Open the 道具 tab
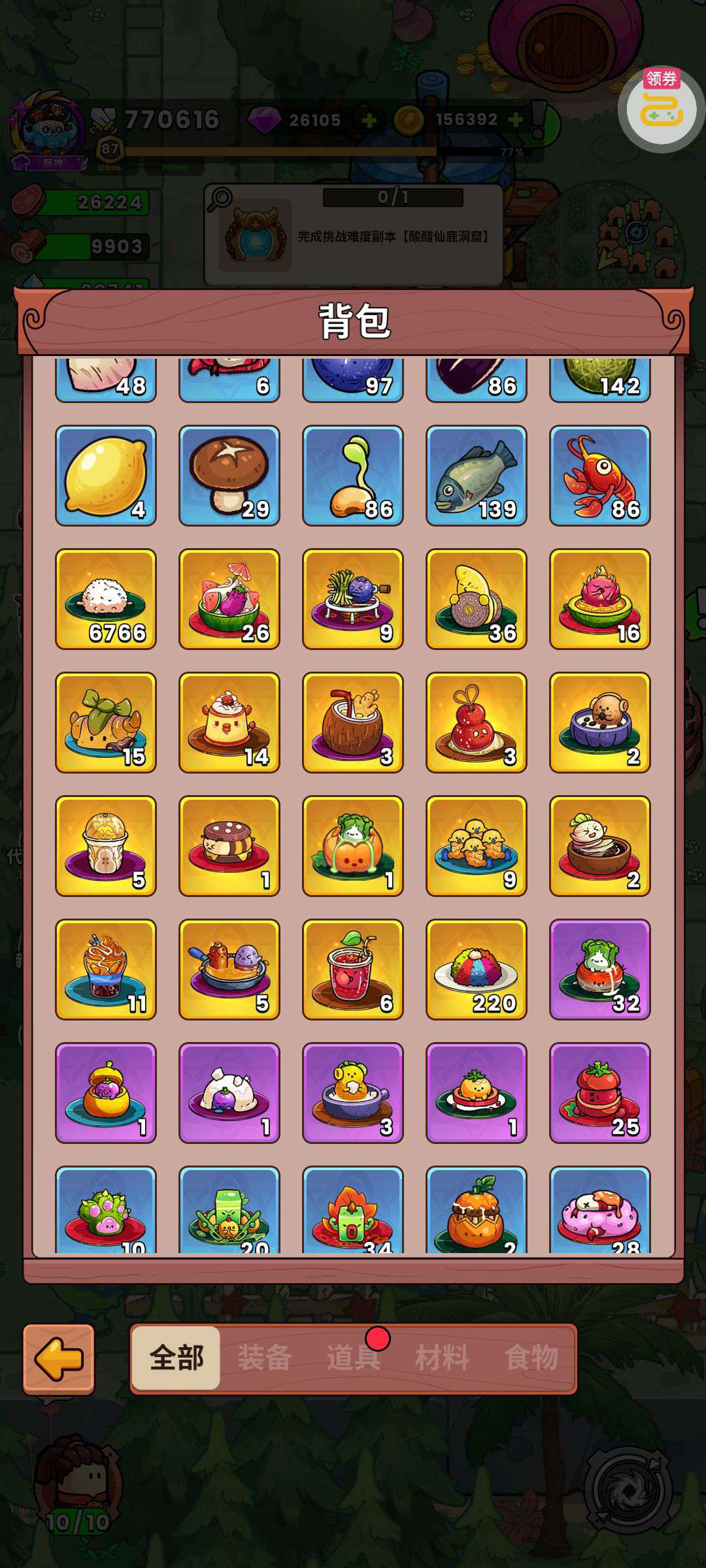This screenshot has width=706, height=1568. click(353, 1358)
